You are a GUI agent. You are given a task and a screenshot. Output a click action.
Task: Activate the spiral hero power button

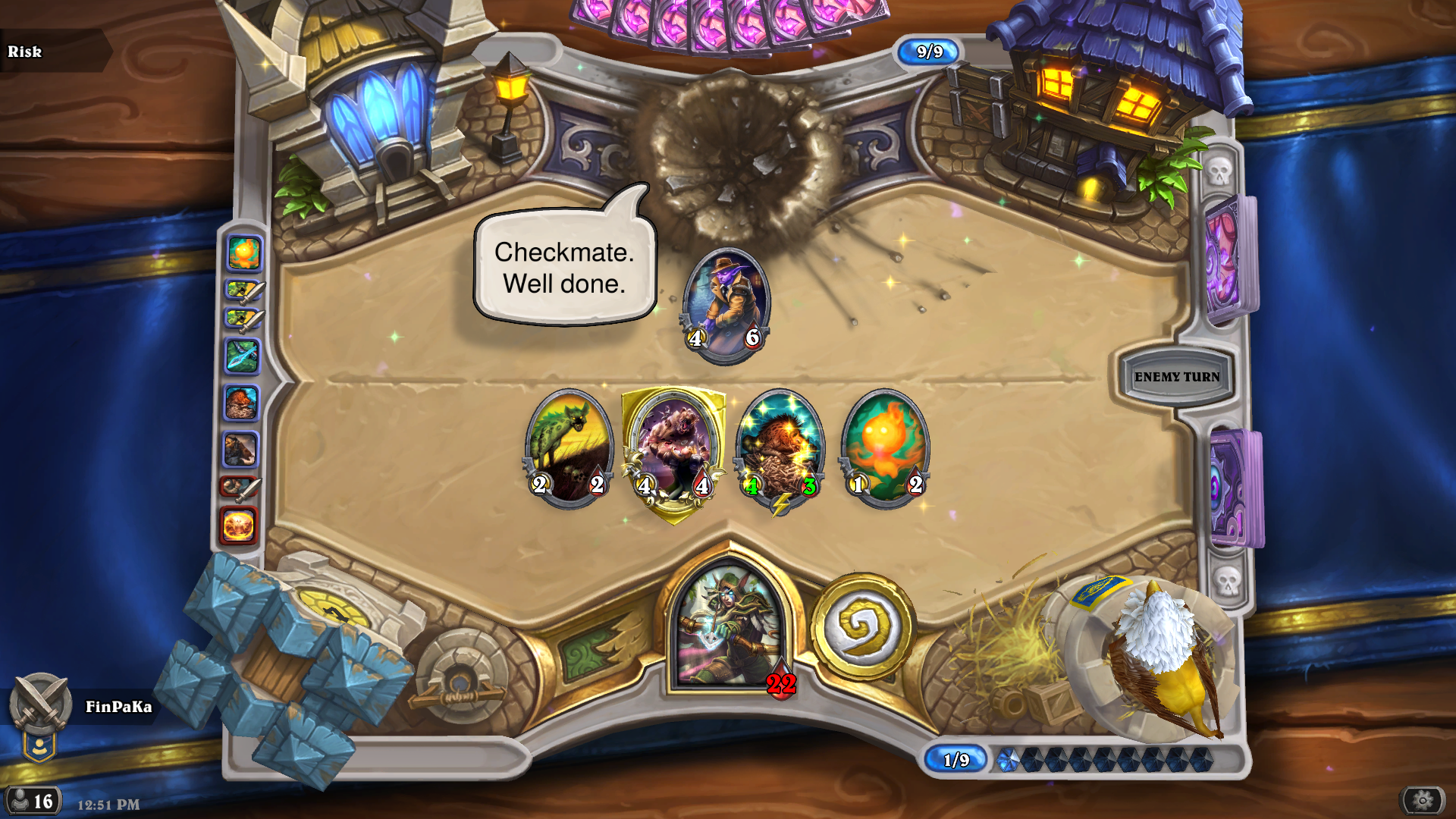(x=862, y=626)
